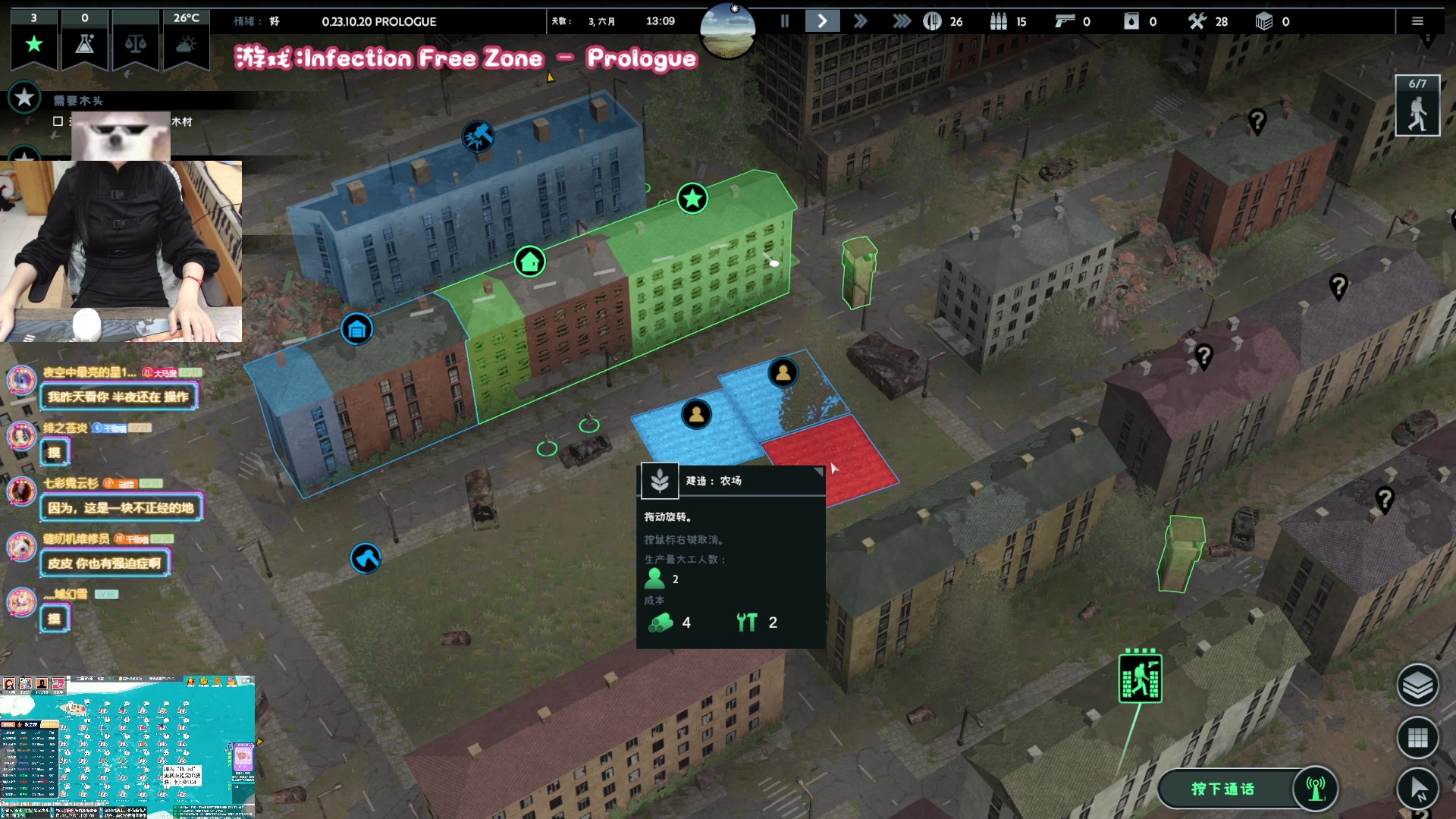
Task: Open the hamburger main menu
Action: 1417,21
